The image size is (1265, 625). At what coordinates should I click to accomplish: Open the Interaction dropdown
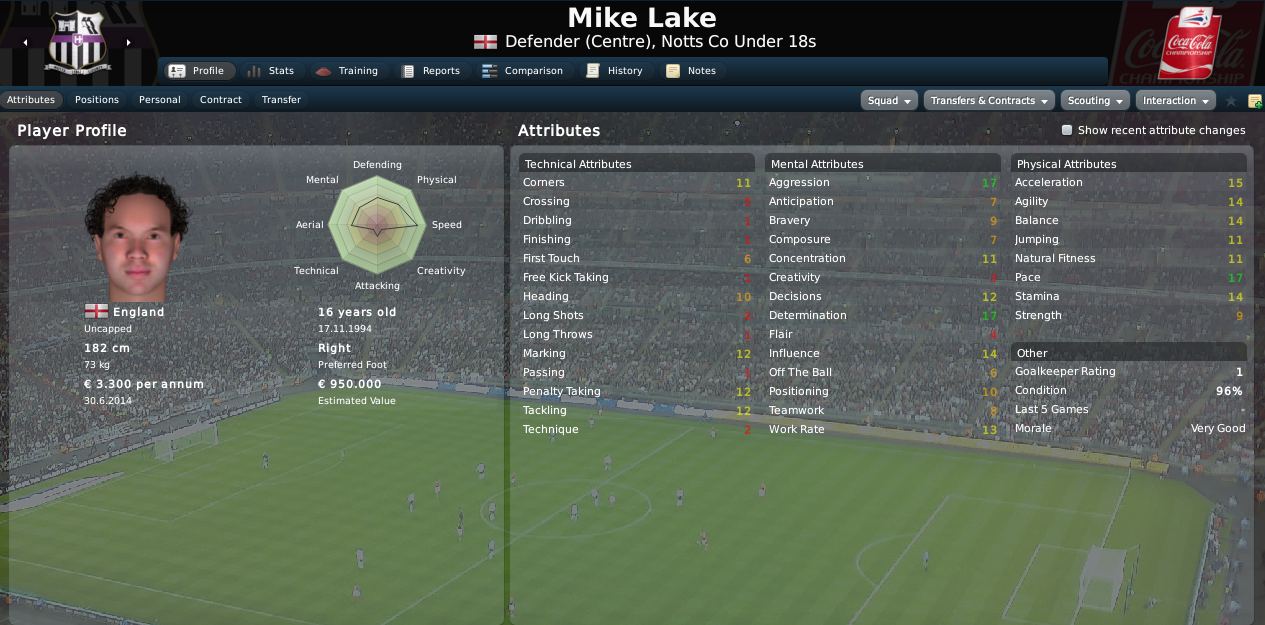click(x=1175, y=101)
